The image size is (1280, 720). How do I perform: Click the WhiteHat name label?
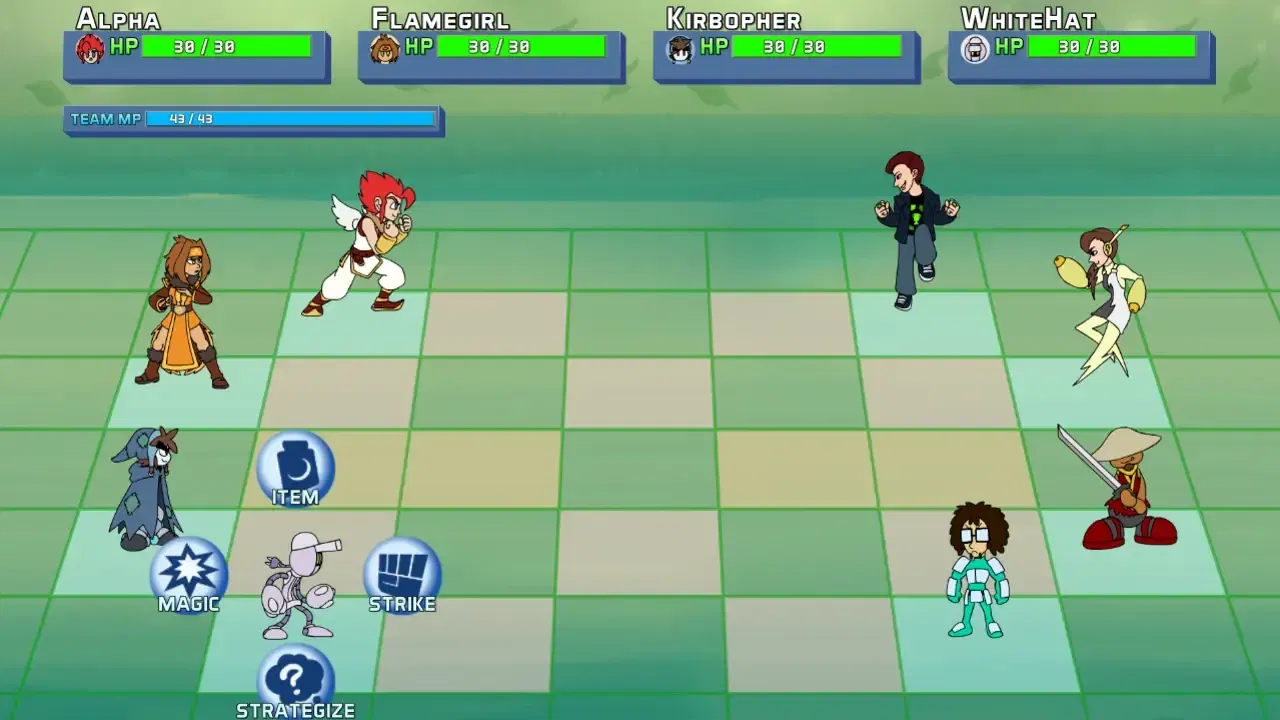pos(1026,18)
